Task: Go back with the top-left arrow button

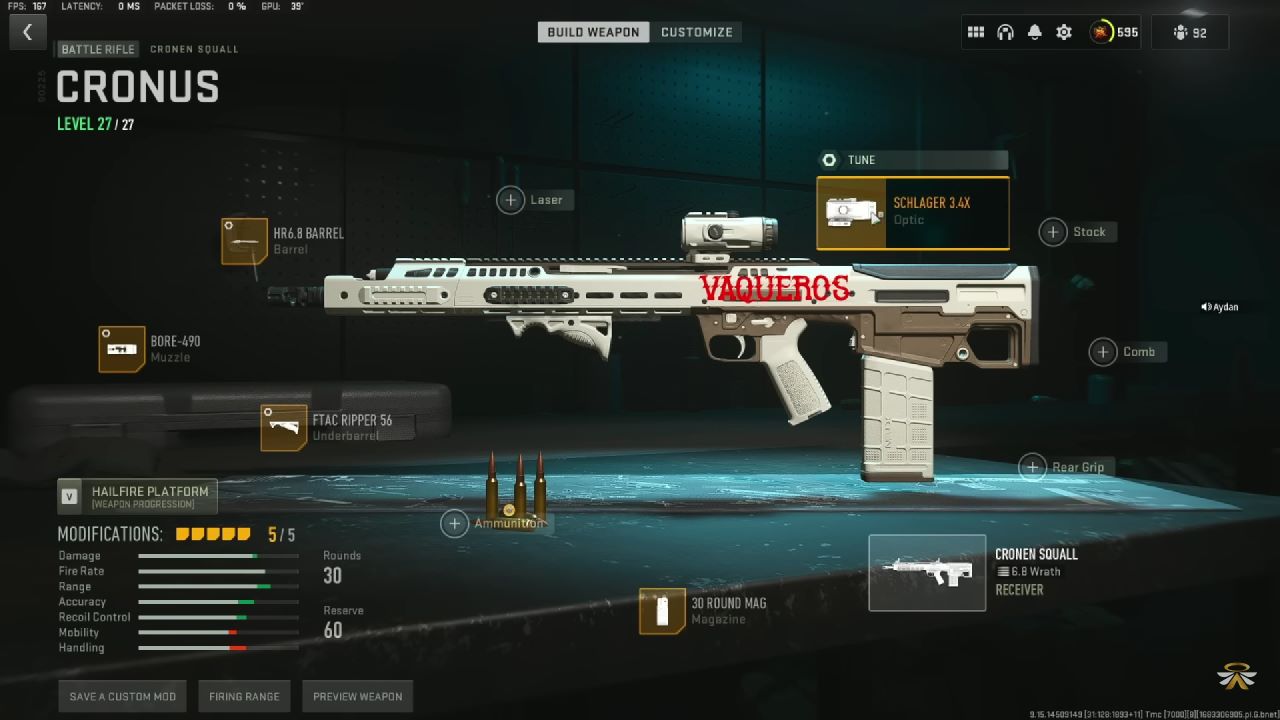Action: point(27,32)
